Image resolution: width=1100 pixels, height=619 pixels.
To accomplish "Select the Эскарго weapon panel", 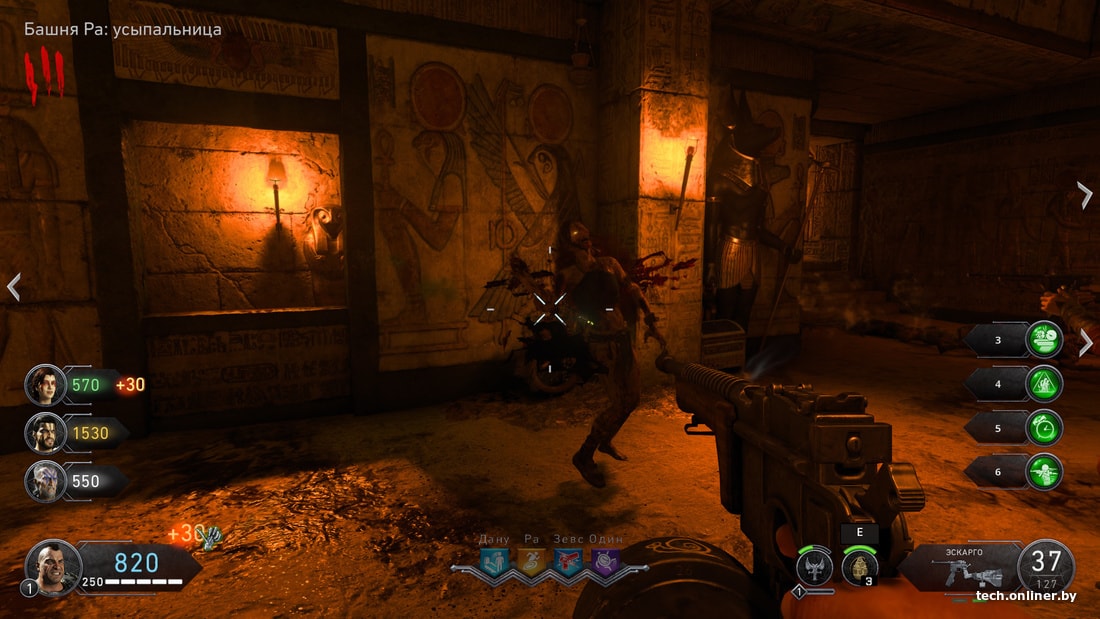I will click(958, 567).
